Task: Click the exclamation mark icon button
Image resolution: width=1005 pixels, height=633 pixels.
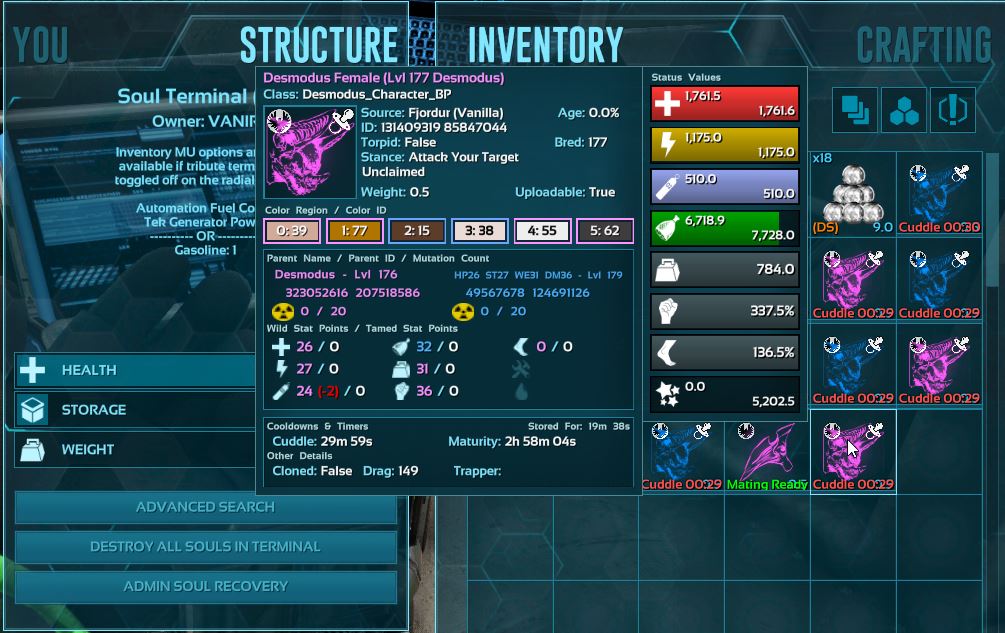Action: 953,110
